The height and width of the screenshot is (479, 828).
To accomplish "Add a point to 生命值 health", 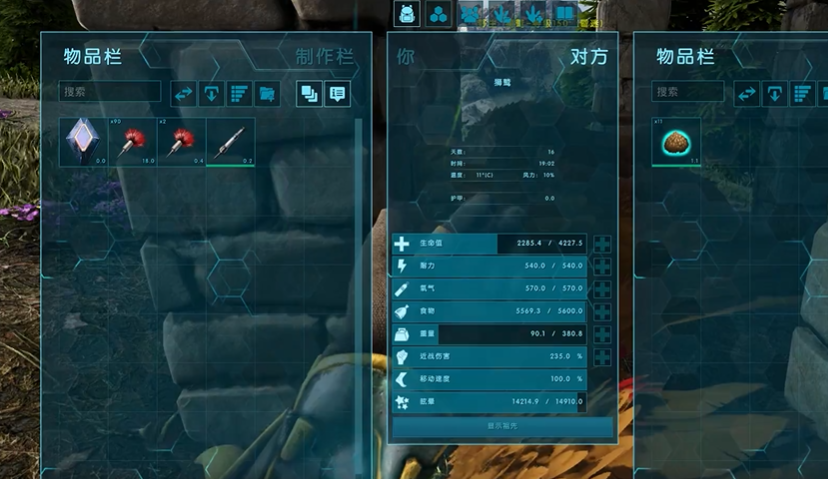I will point(602,244).
